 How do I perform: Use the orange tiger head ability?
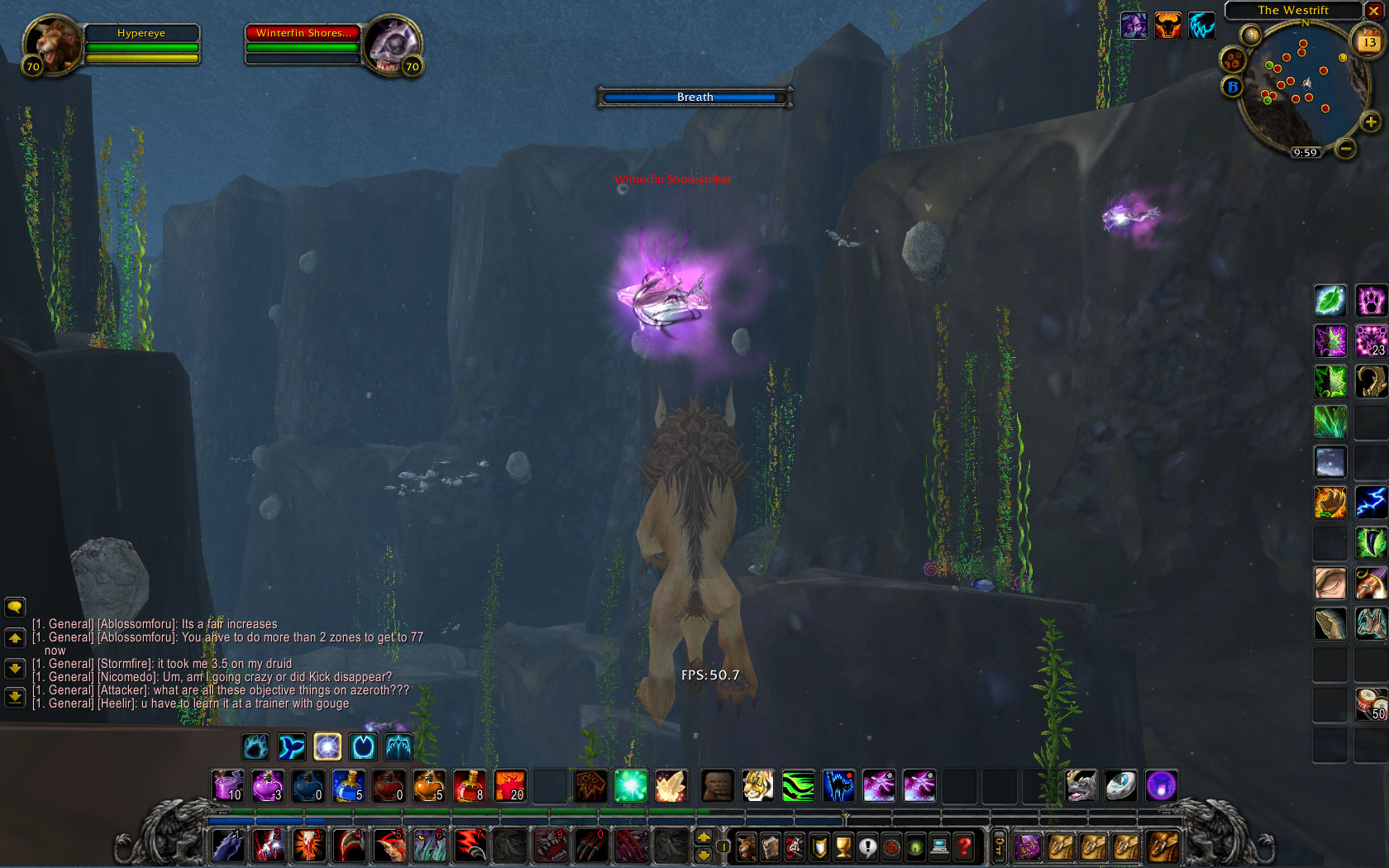coord(757,785)
